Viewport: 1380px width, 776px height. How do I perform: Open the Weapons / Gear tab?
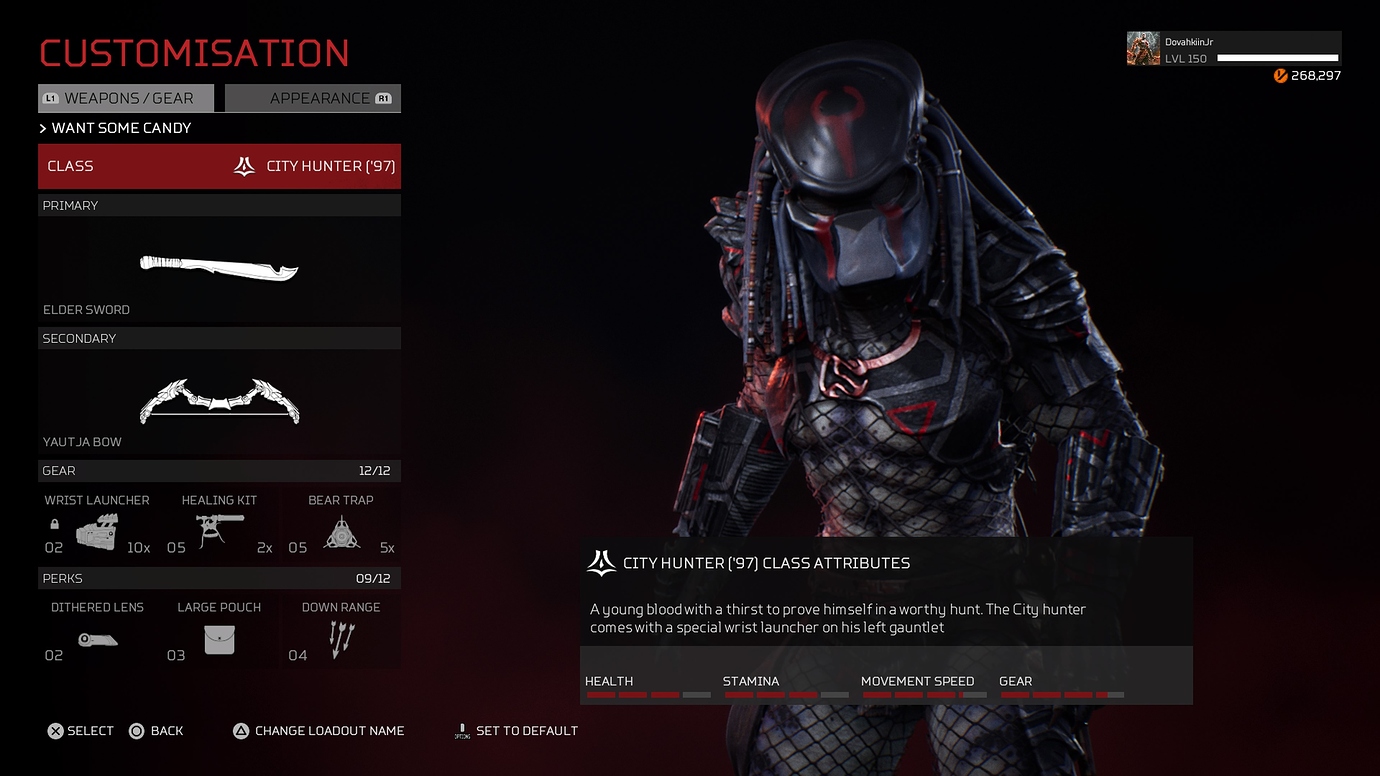125,98
